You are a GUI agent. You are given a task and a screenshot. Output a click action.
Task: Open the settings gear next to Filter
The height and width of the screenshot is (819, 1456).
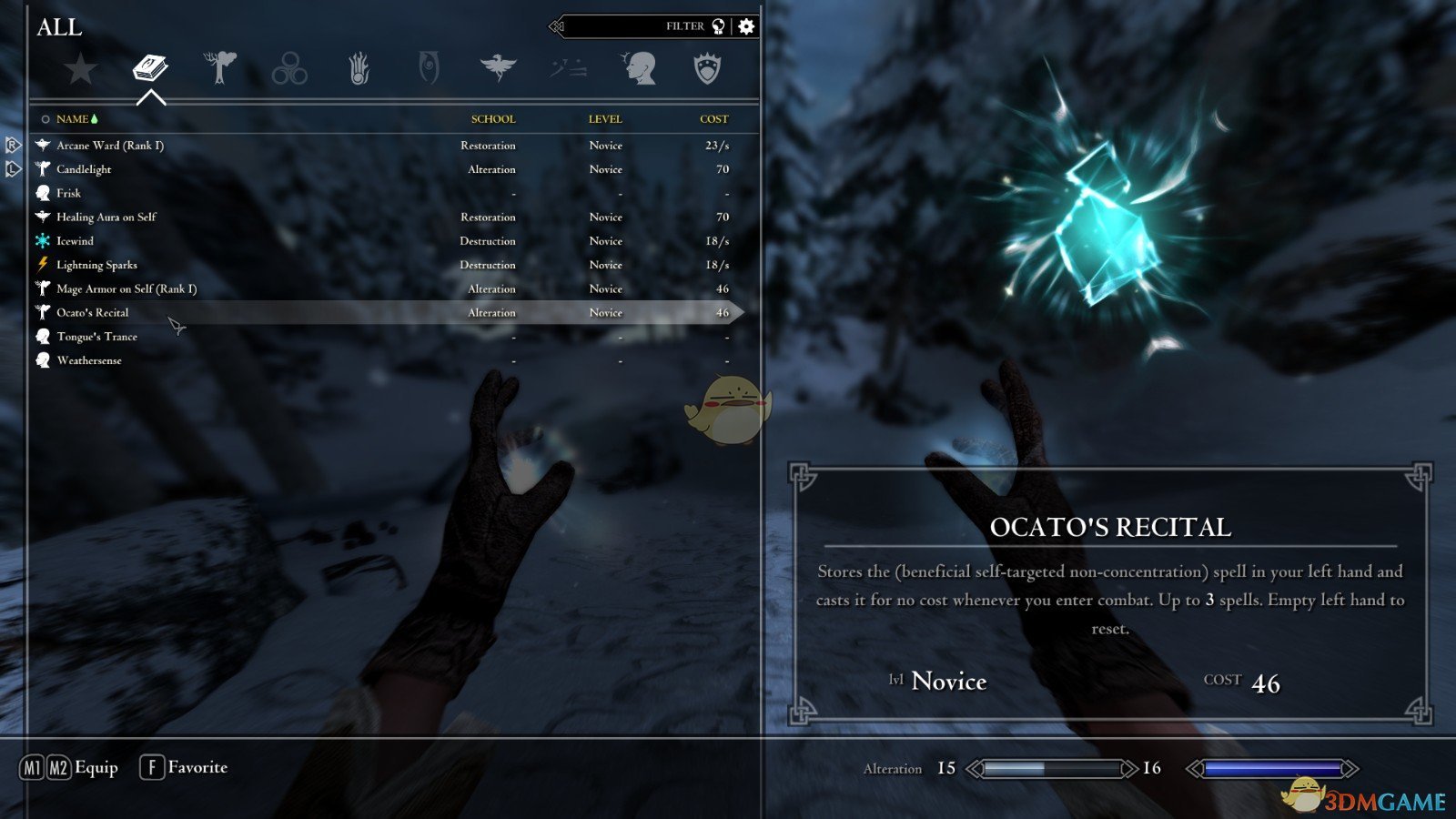(746, 26)
